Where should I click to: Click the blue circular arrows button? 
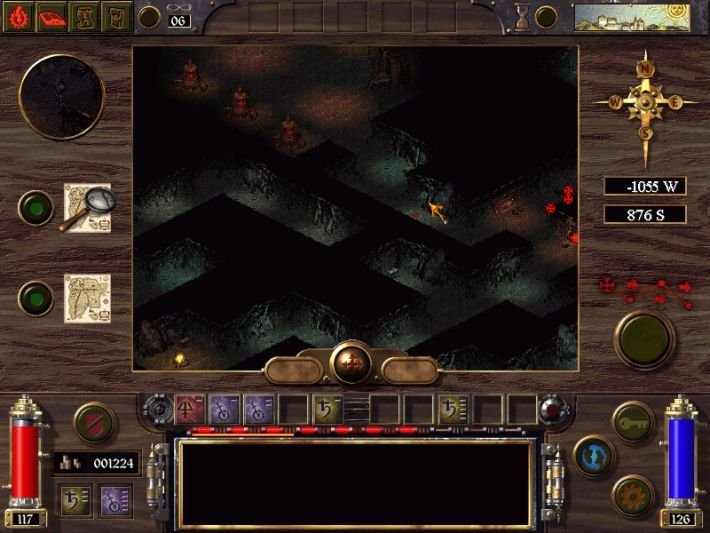coord(594,456)
